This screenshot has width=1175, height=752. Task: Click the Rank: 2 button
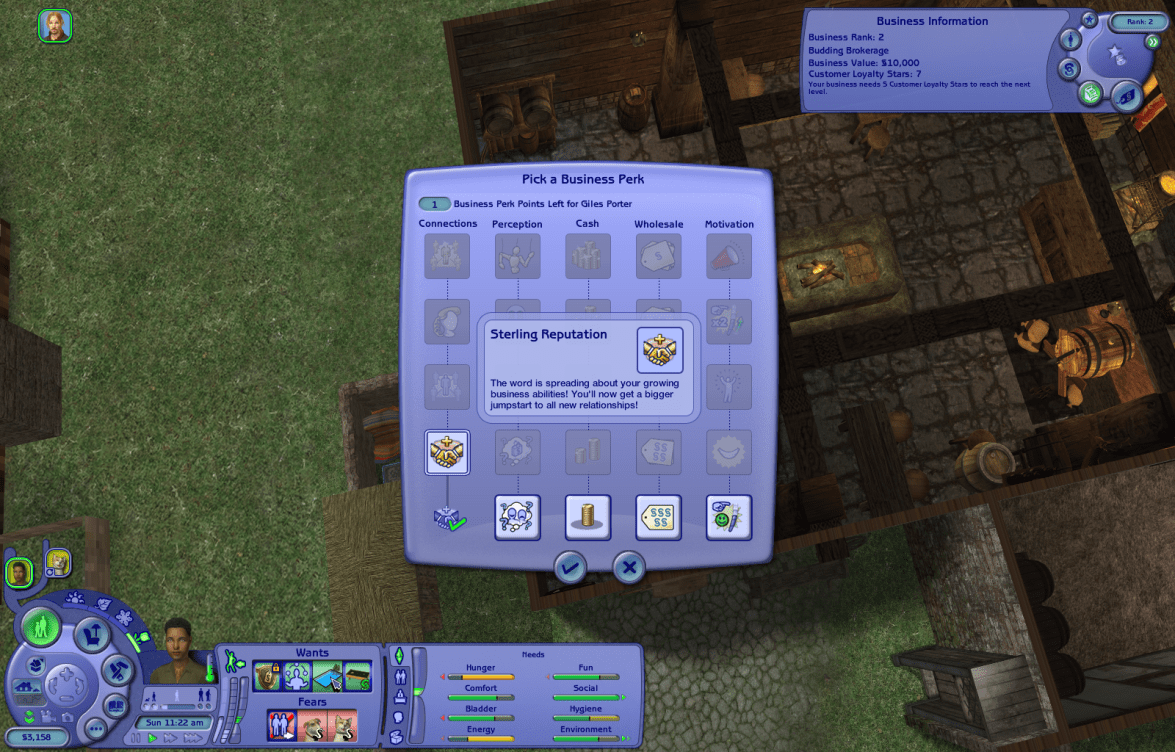(1138, 21)
